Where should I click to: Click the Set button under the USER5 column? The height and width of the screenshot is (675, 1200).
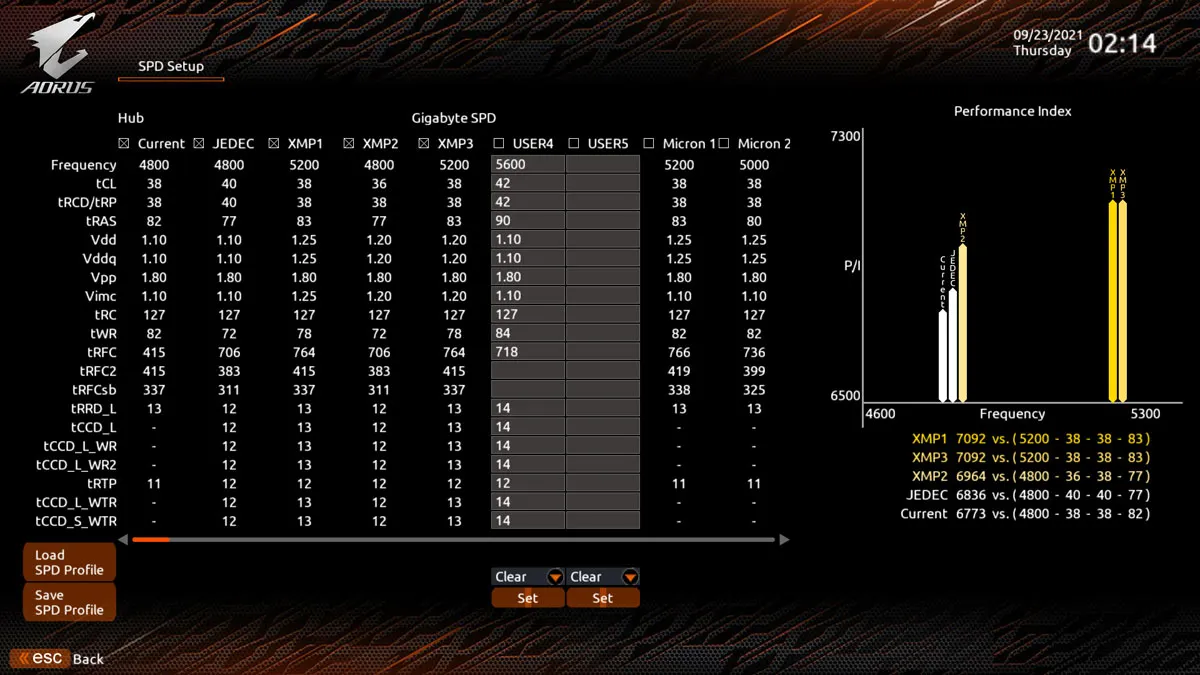click(602, 598)
